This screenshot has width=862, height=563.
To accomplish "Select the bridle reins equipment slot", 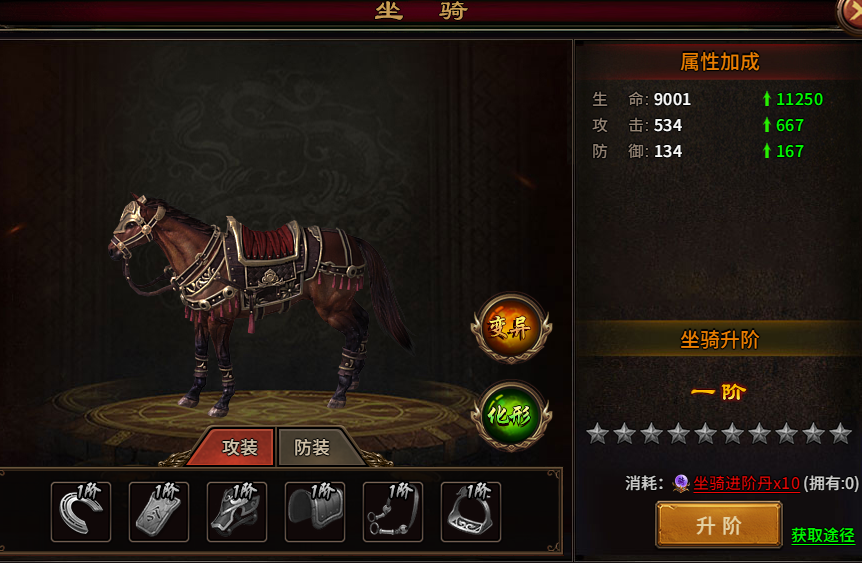I will tap(393, 512).
